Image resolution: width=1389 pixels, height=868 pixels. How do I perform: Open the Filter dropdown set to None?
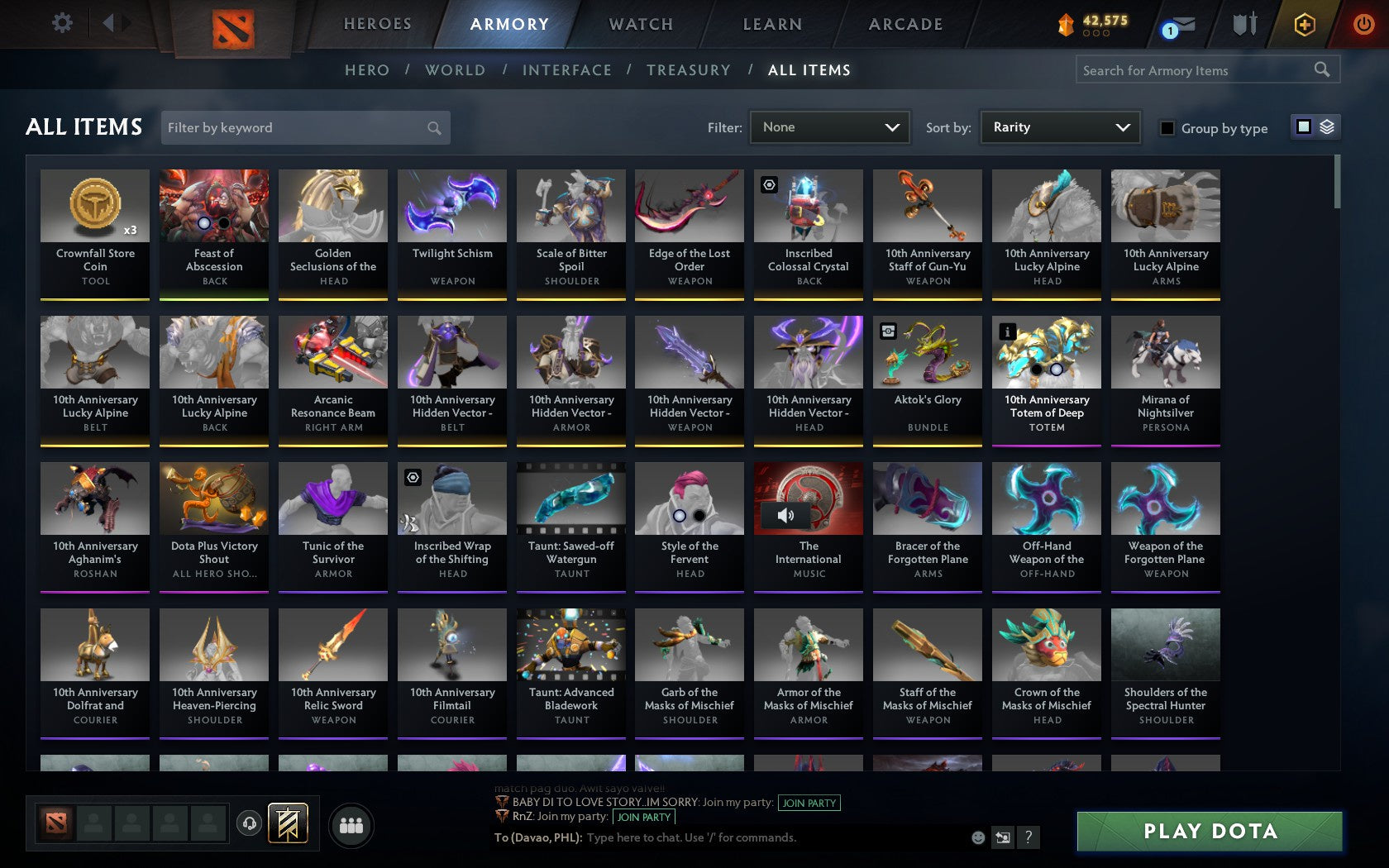829,127
